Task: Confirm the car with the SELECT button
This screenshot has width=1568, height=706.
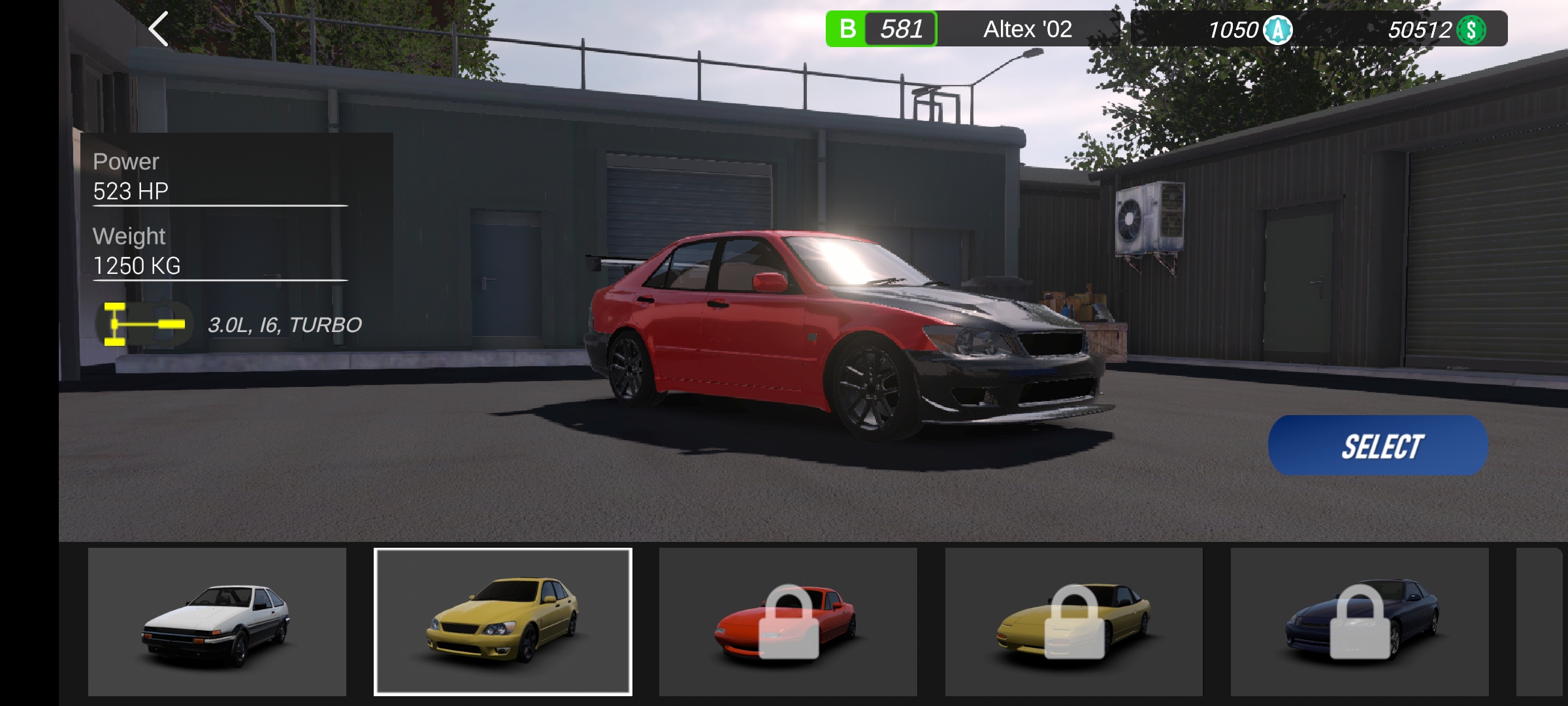Action: [1378, 446]
